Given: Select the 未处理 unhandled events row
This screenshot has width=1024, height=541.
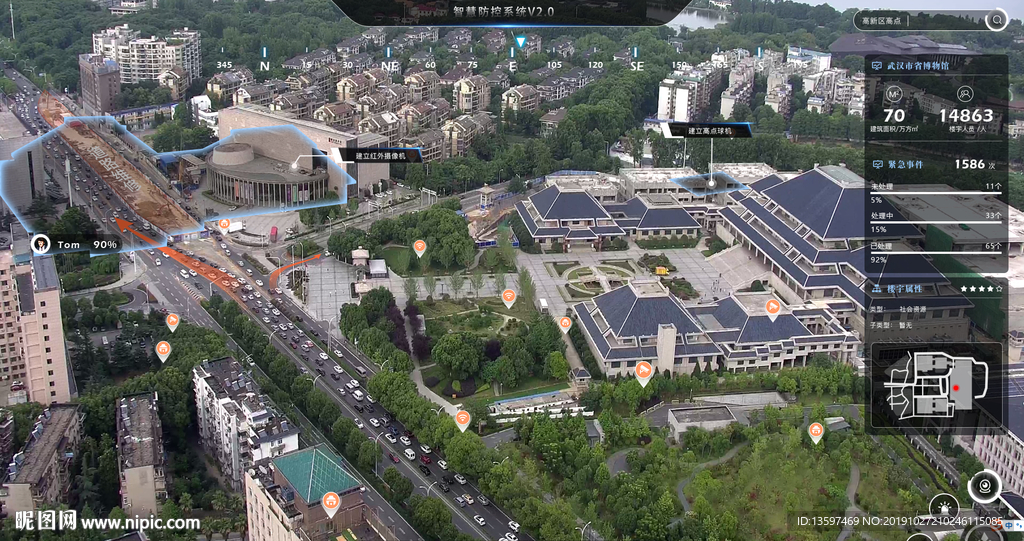Looking at the screenshot, I should [935, 186].
